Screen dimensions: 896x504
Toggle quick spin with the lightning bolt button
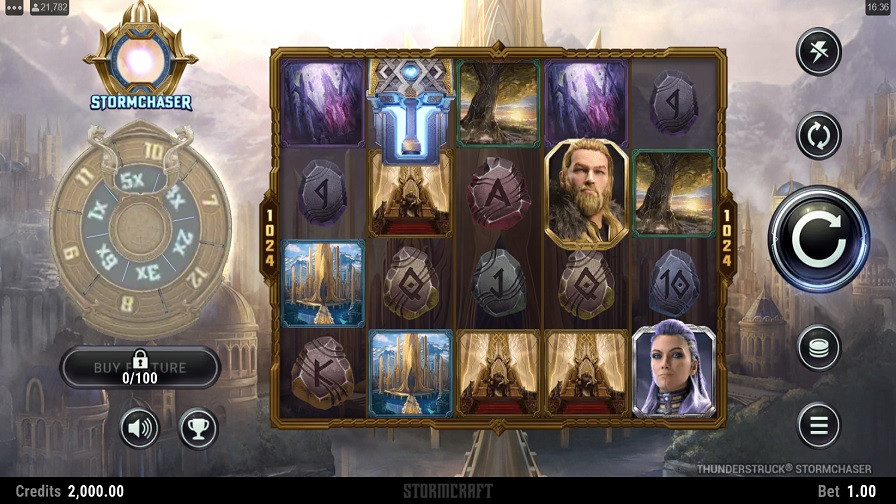818,52
